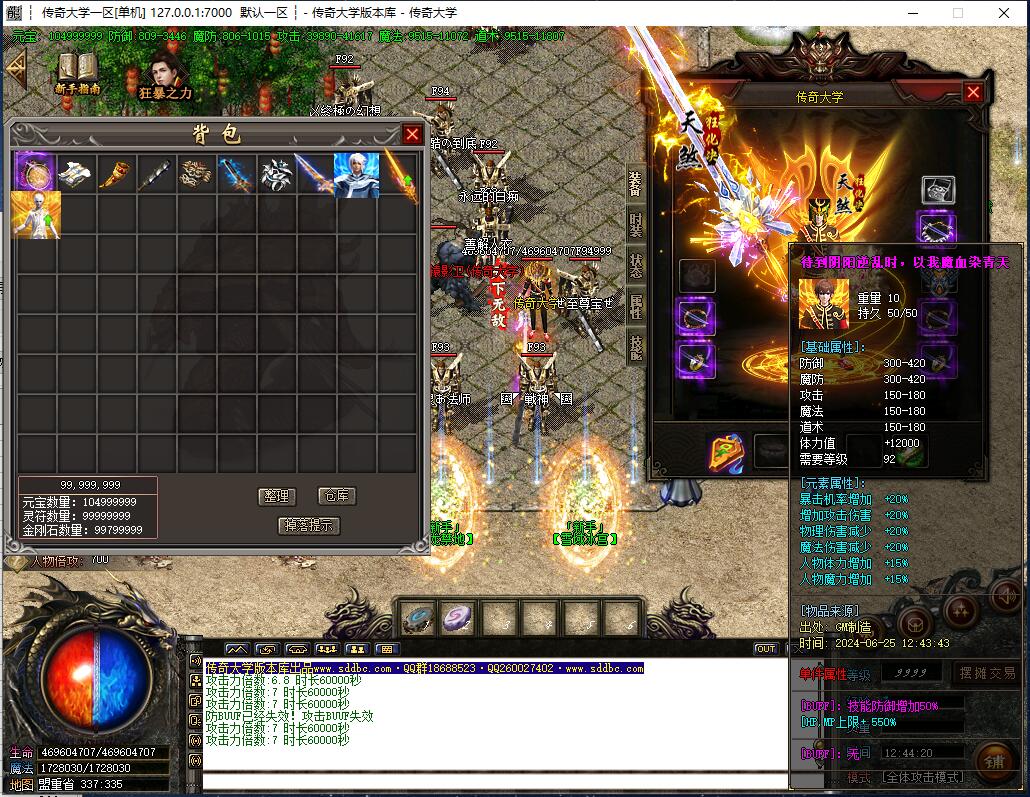1030x797 pixels.
Task: Click the OUT button above chat
Action: tap(765, 649)
